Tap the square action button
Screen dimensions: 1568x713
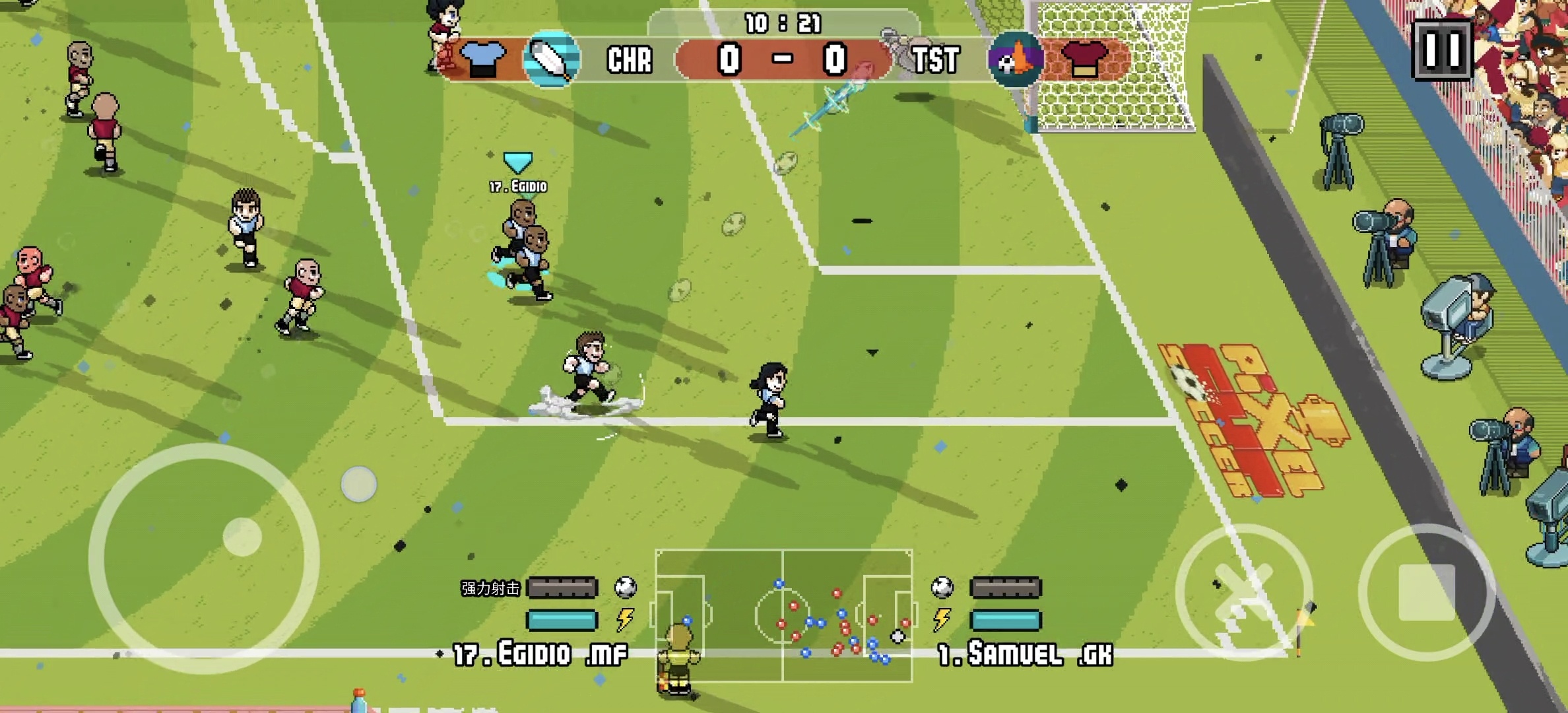point(1426,592)
